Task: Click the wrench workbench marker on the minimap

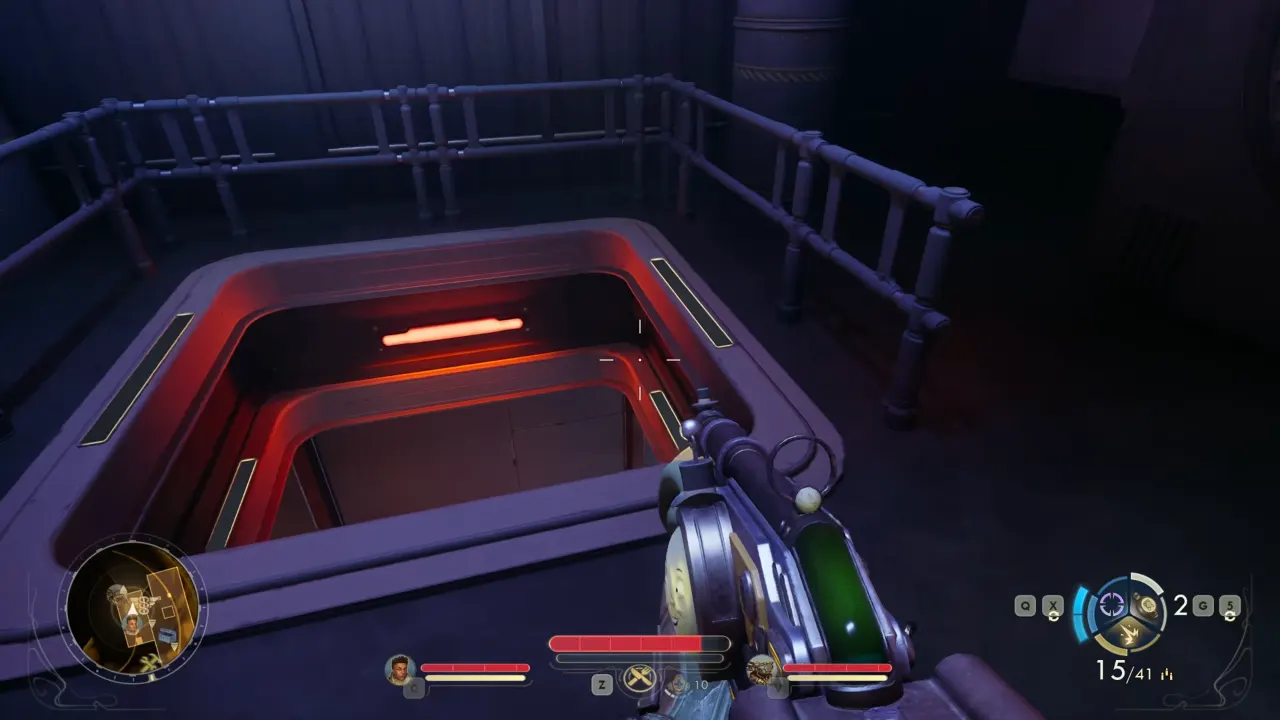Action: (150, 661)
